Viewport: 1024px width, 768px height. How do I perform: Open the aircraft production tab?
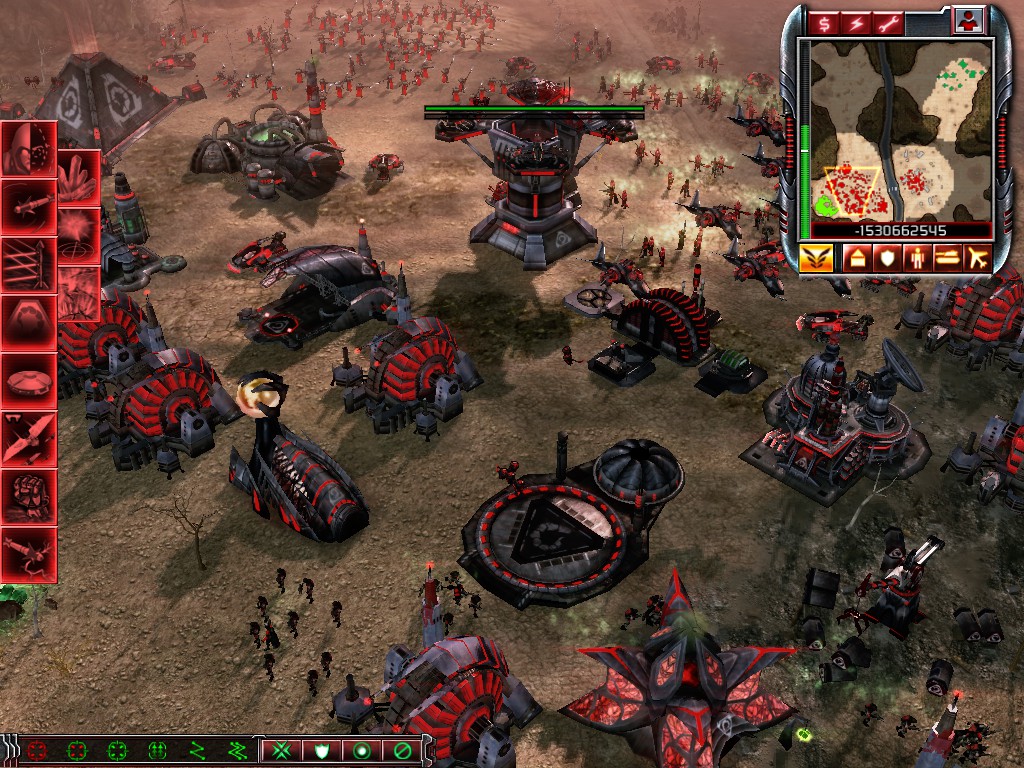click(975, 258)
